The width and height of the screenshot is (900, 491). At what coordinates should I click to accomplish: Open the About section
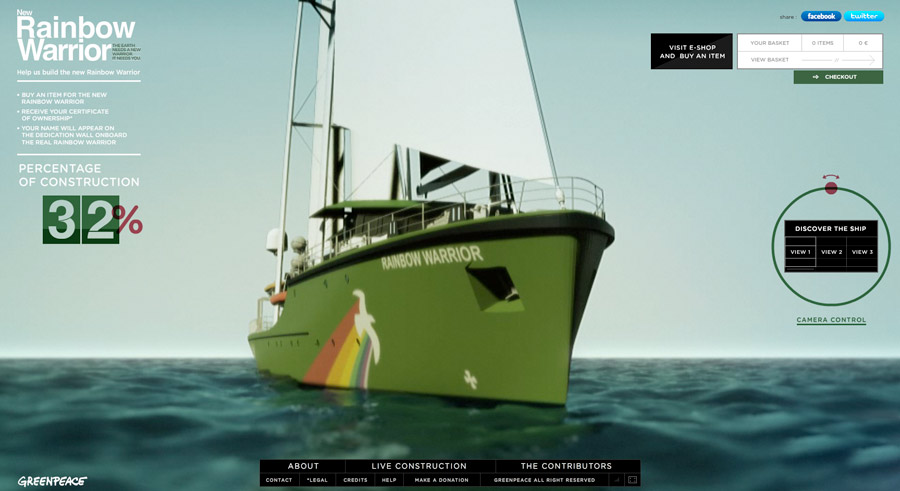click(x=303, y=466)
